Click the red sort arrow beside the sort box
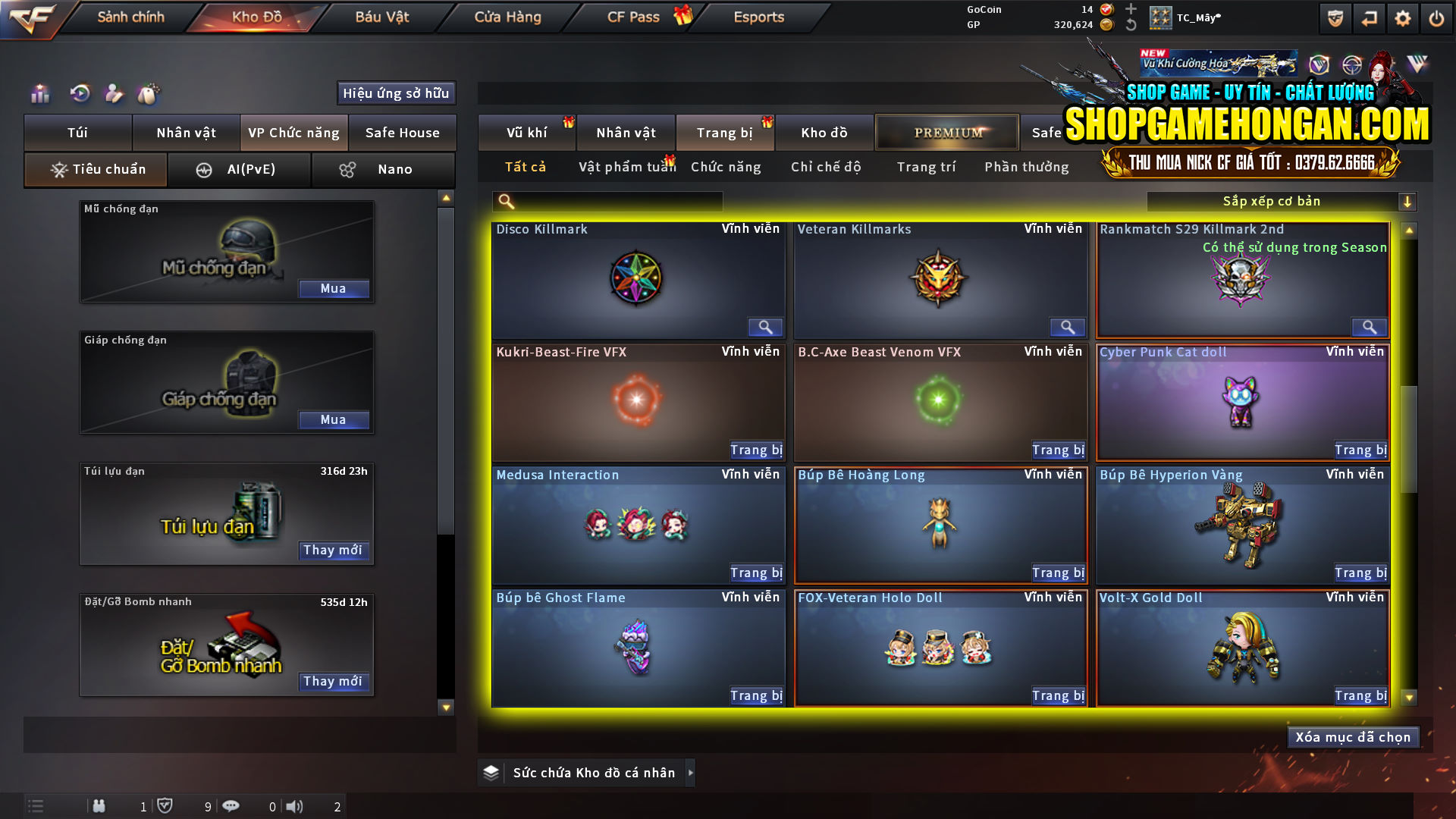Image resolution: width=1456 pixels, height=819 pixels. [x=1409, y=201]
